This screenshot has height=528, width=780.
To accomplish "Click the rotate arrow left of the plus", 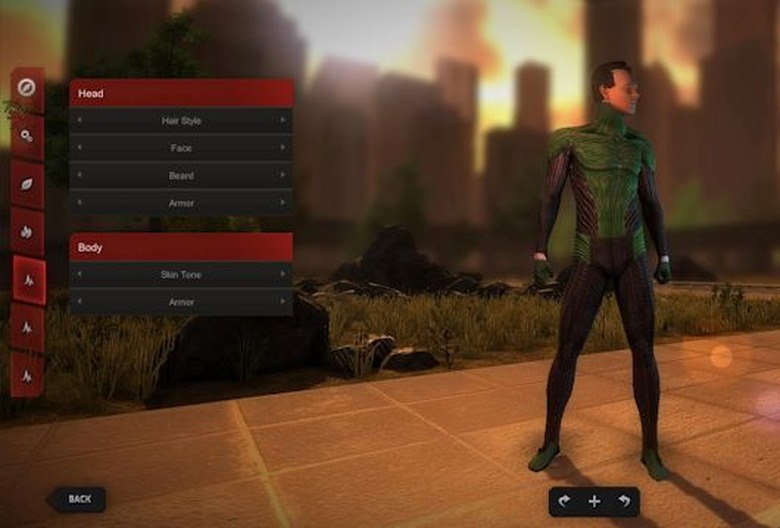I will (563, 501).
